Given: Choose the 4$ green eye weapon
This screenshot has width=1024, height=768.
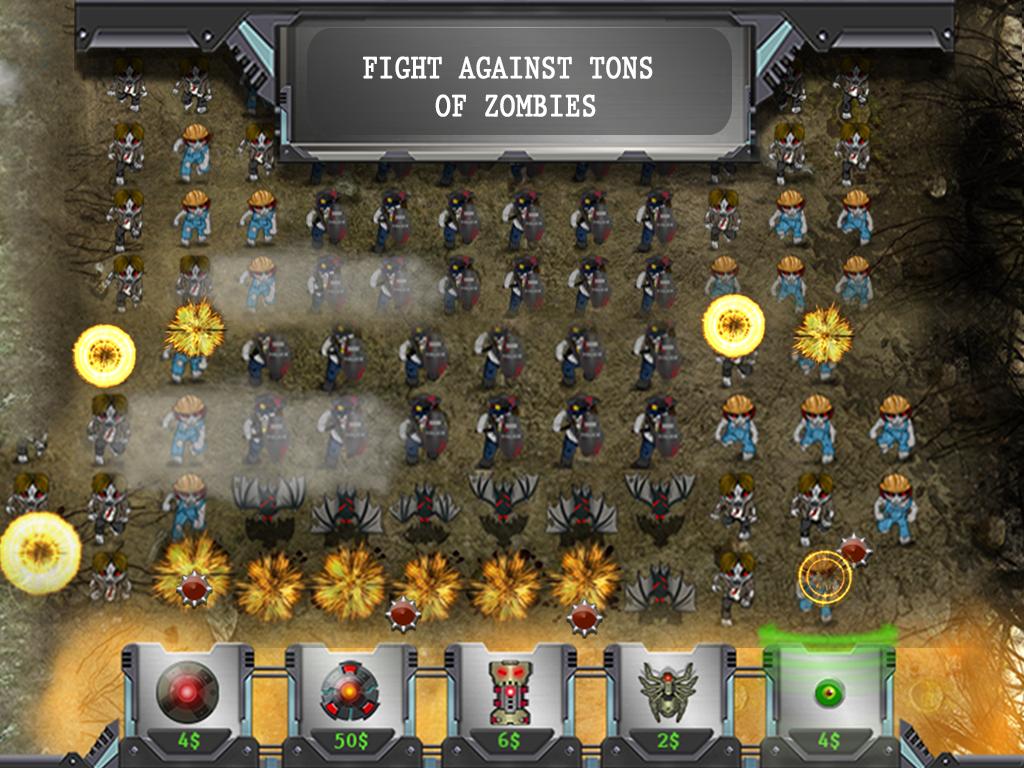Looking at the screenshot, I should (828, 695).
